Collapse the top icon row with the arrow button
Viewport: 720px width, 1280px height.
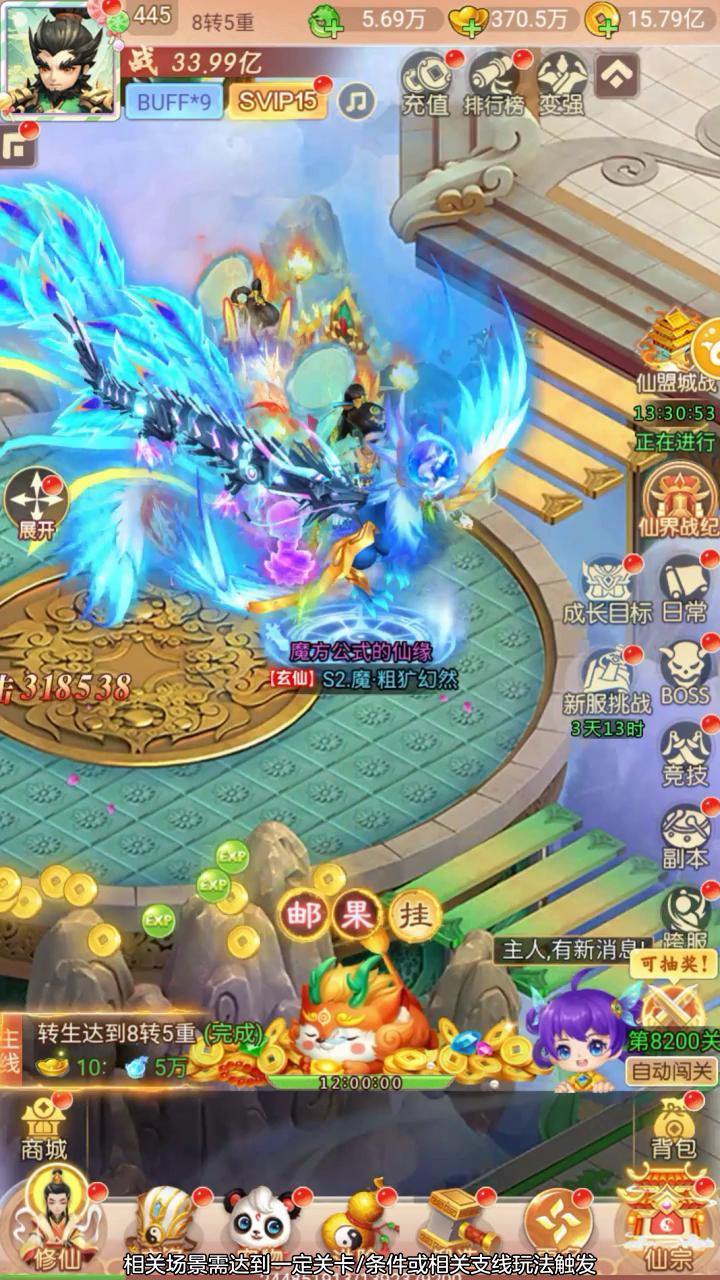[616, 73]
